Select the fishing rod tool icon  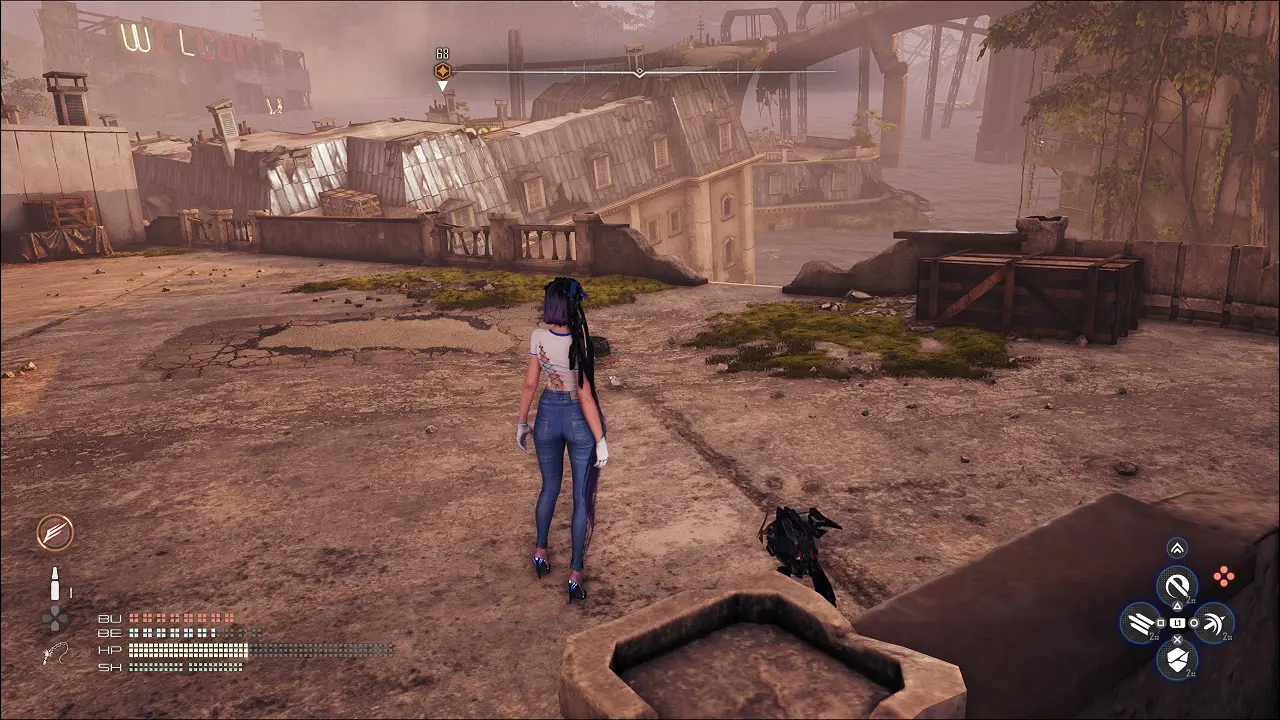55,654
